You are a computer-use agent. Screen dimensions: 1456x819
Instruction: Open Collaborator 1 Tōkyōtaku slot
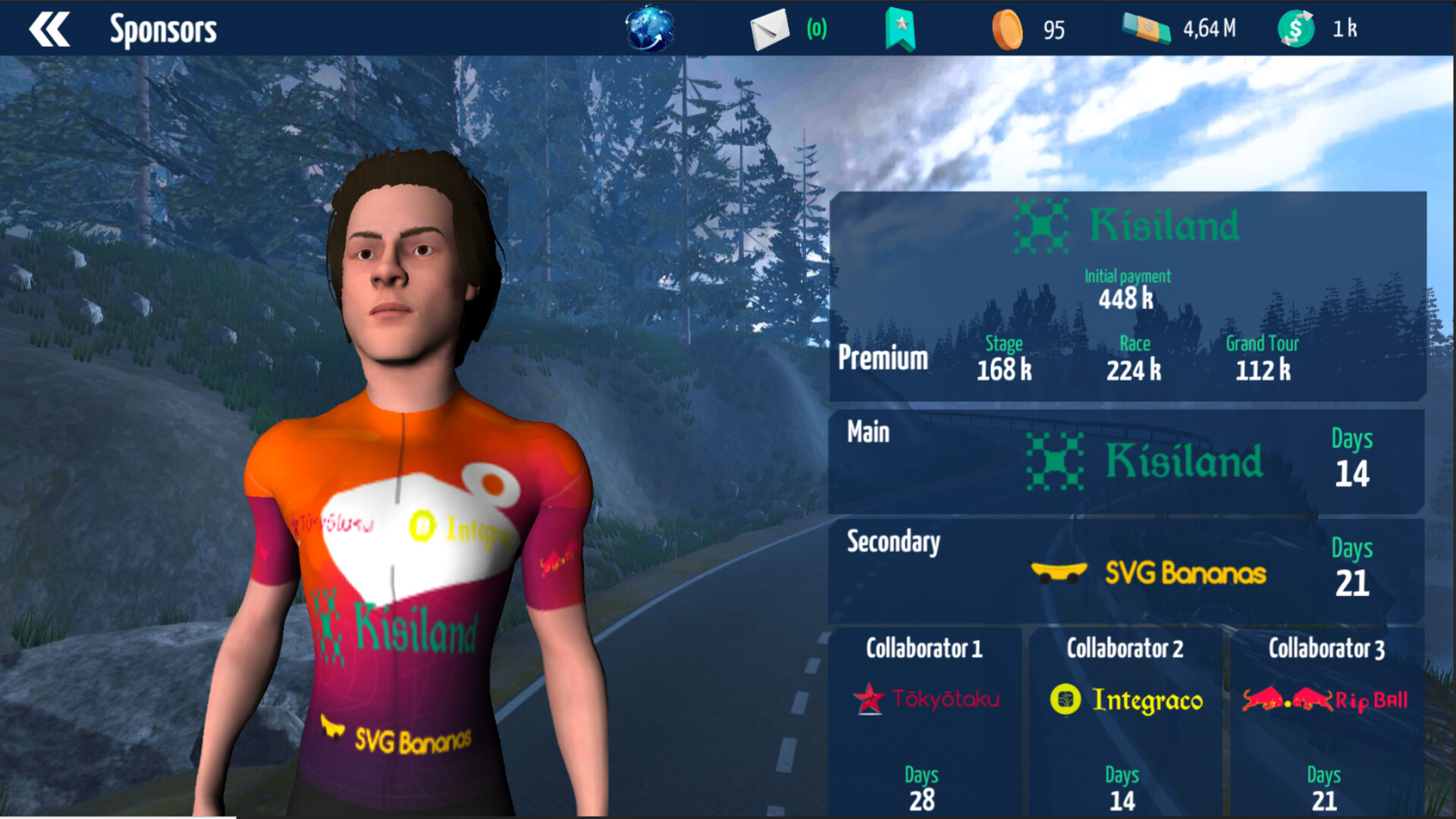tap(925, 720)
